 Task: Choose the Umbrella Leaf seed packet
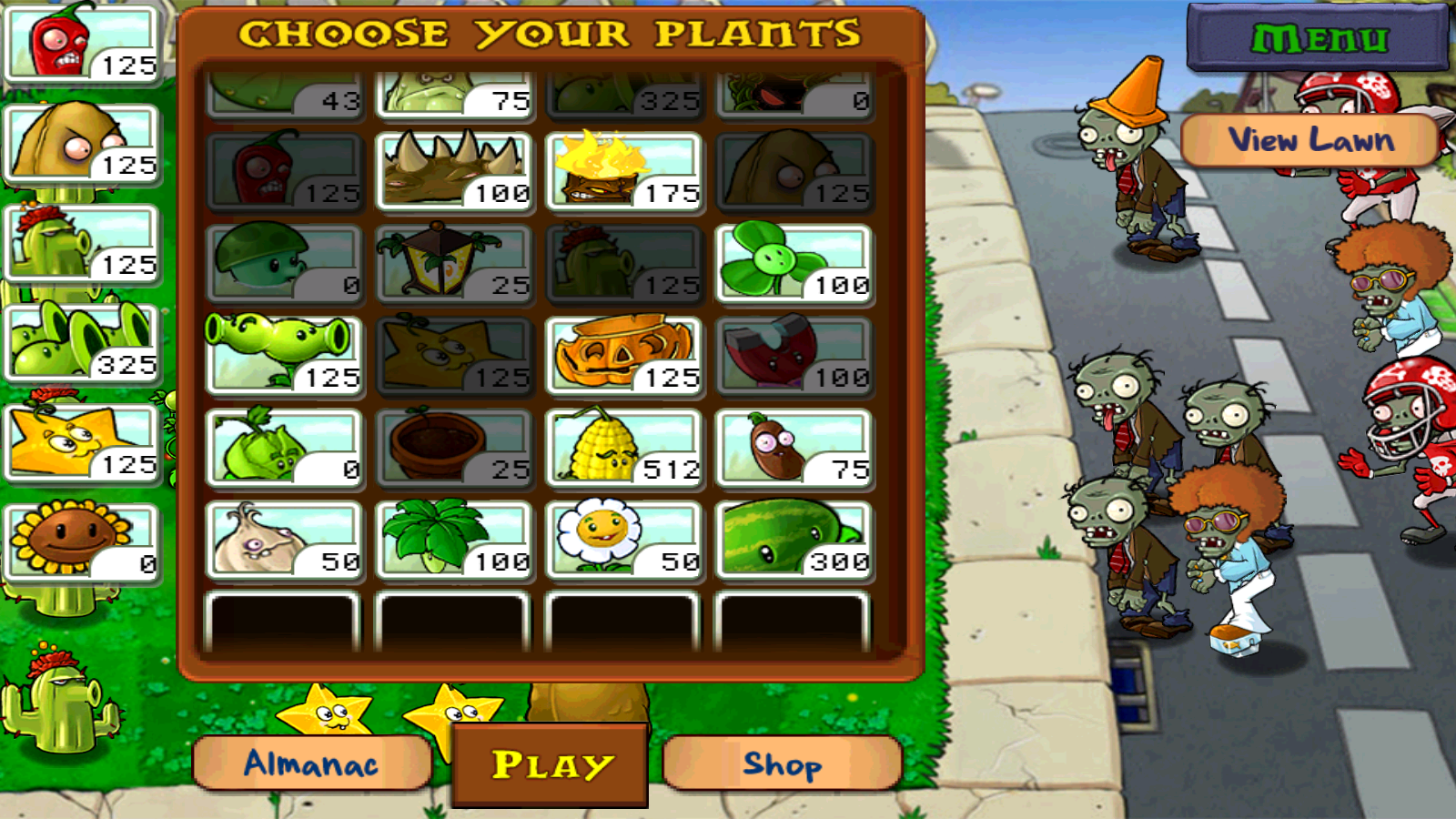coord(454,540)
